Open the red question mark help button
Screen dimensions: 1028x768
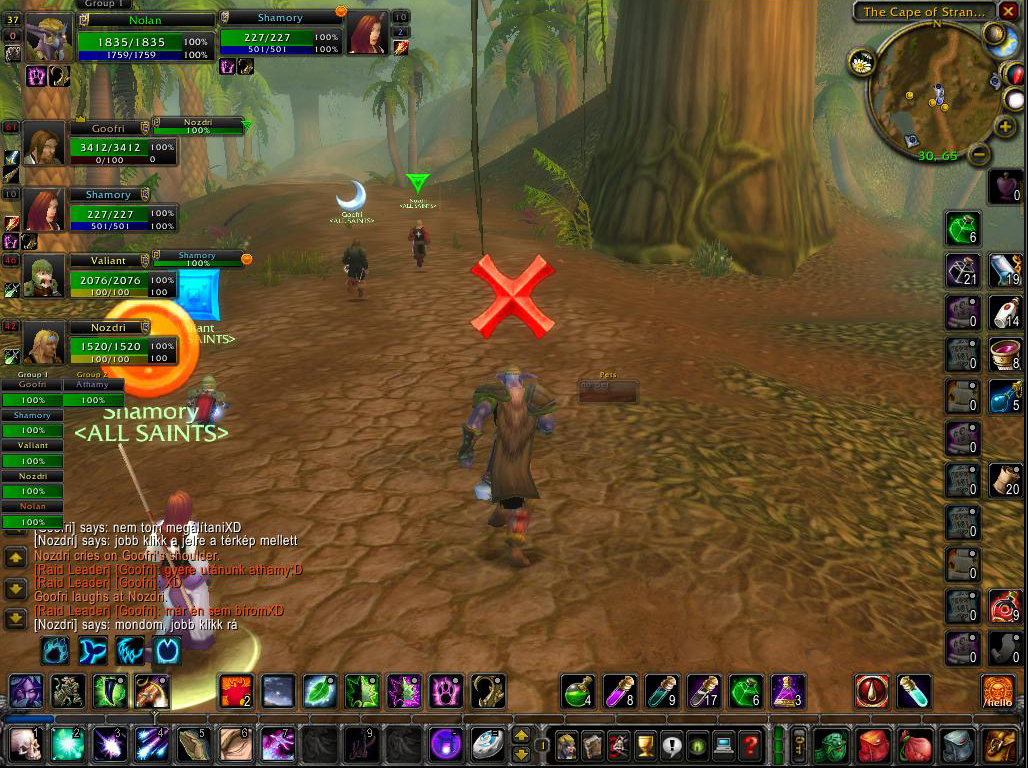pos(749,745)
